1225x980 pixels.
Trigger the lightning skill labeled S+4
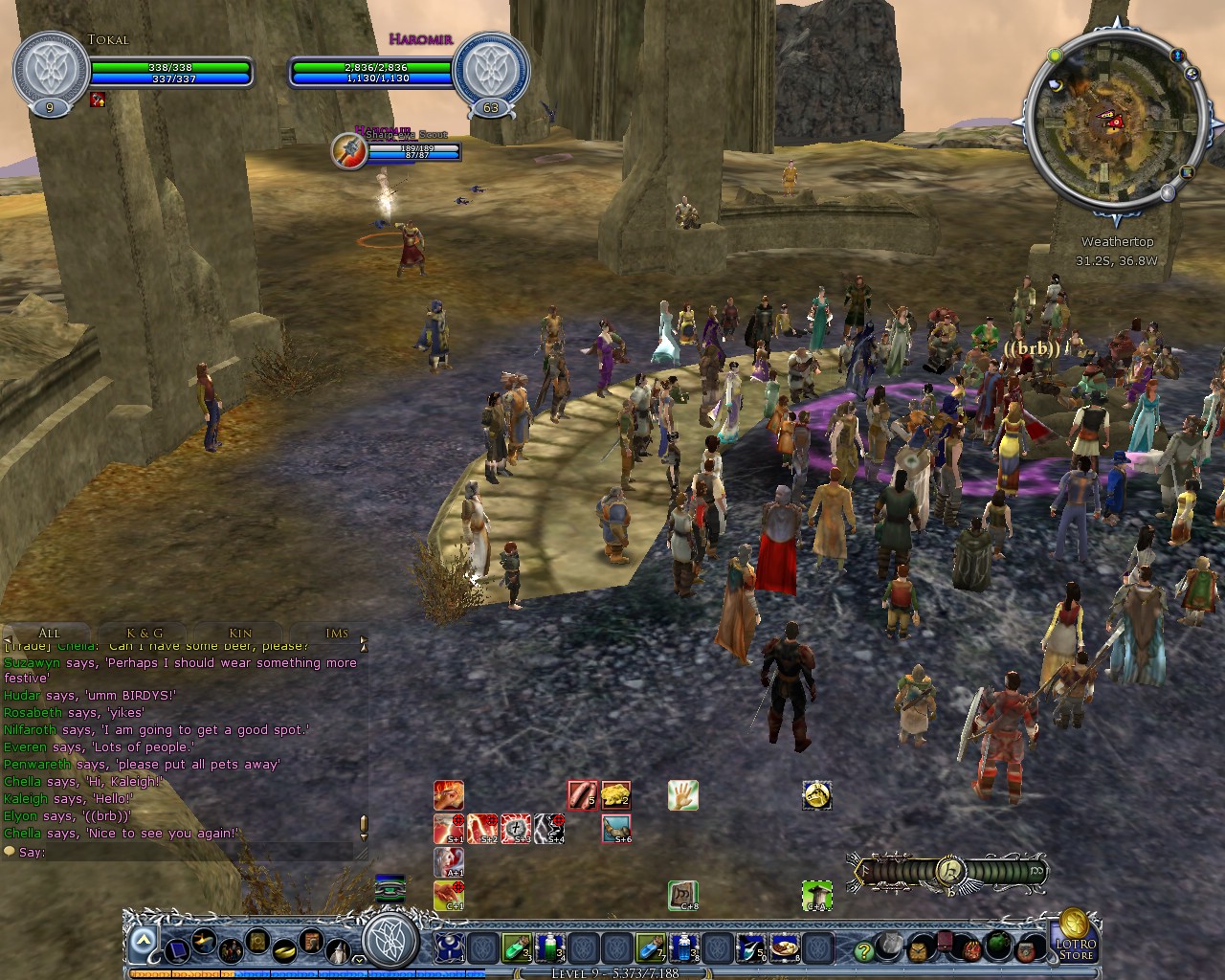549,828
